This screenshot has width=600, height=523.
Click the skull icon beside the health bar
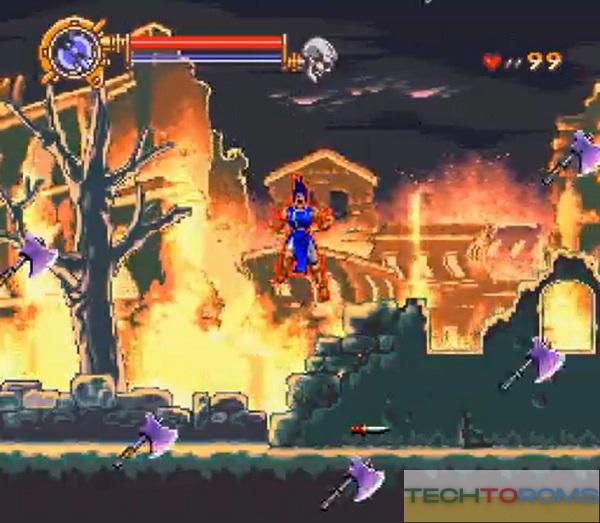318,56
